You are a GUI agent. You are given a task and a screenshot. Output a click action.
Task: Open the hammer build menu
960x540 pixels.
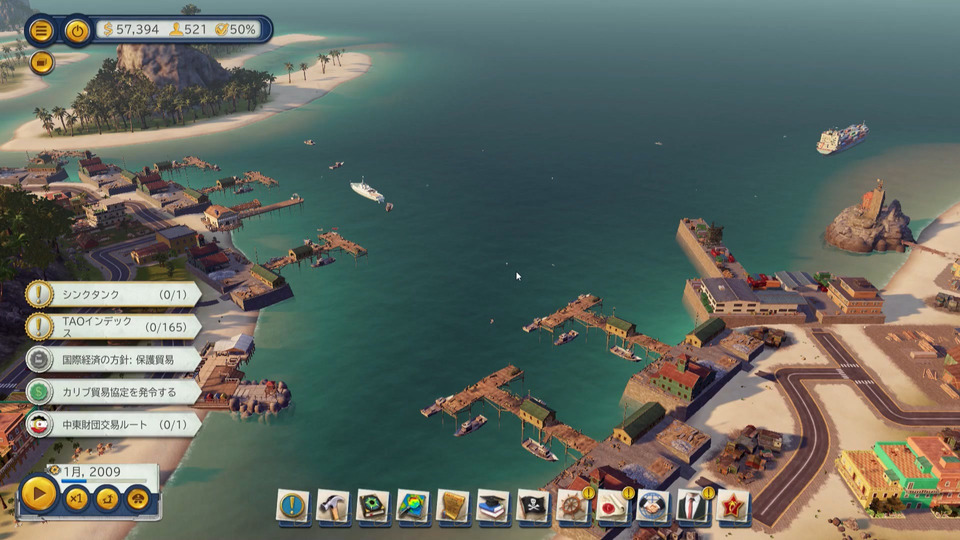[332, 506]
